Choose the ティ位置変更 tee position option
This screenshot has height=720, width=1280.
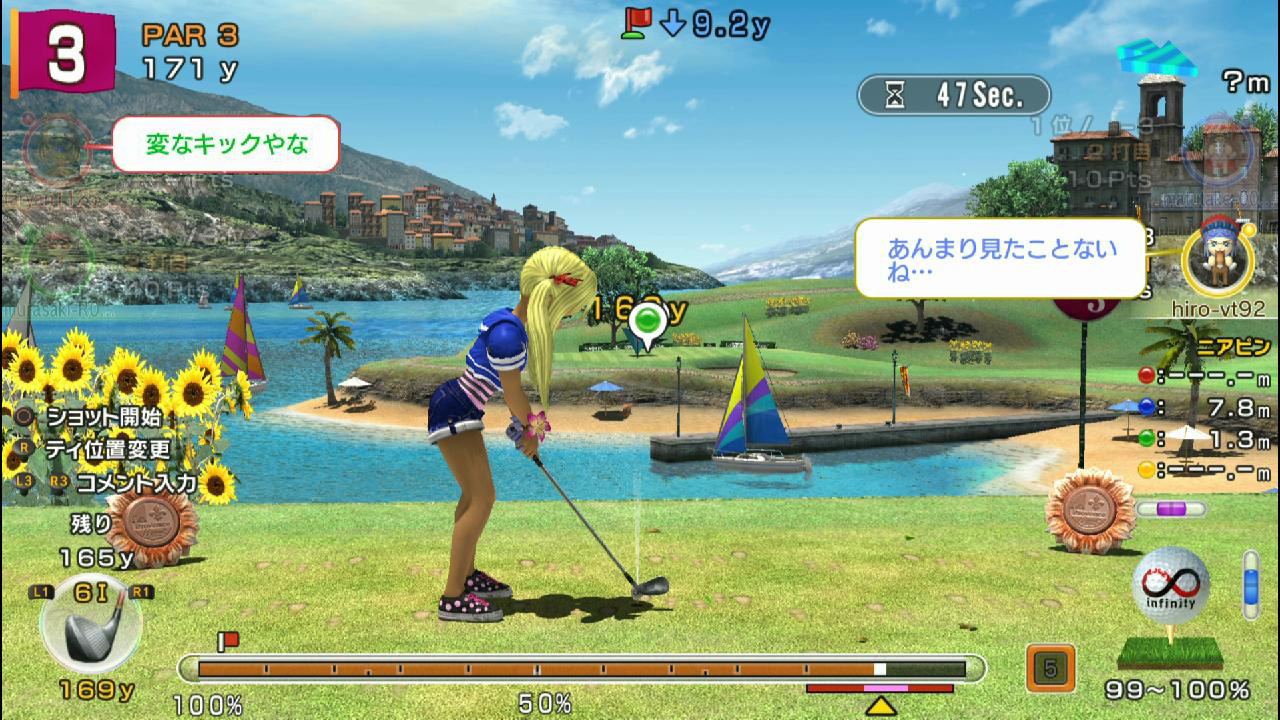(x=107, y=449)
